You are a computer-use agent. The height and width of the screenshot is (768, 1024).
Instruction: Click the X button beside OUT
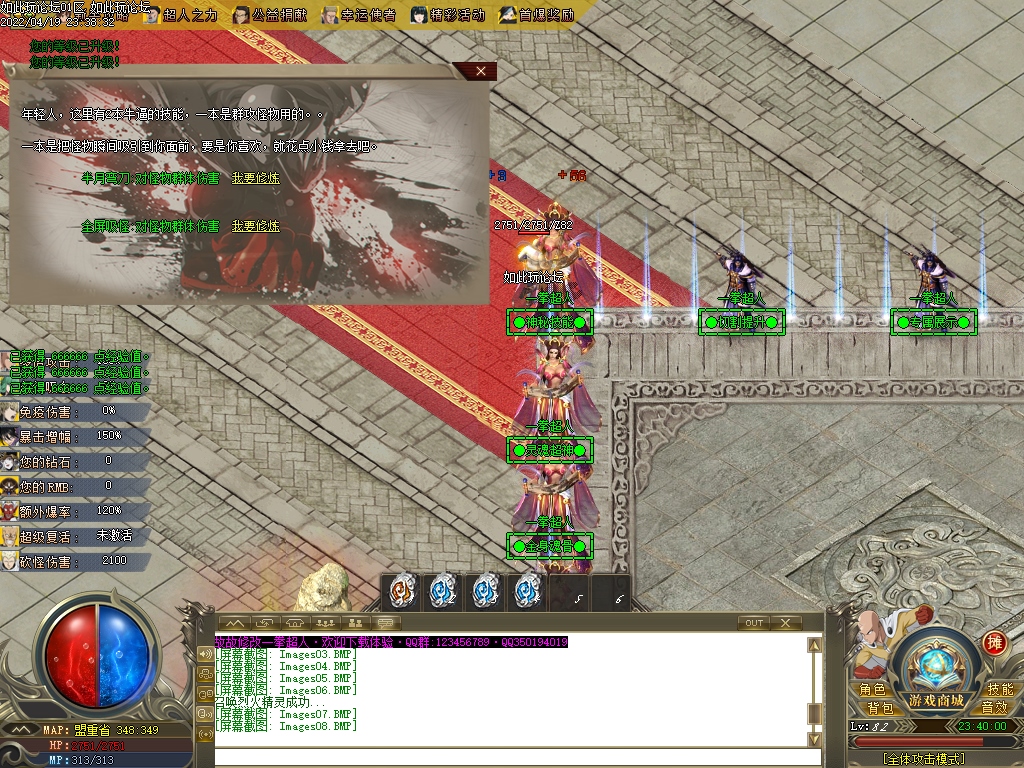tap(786, 623)
